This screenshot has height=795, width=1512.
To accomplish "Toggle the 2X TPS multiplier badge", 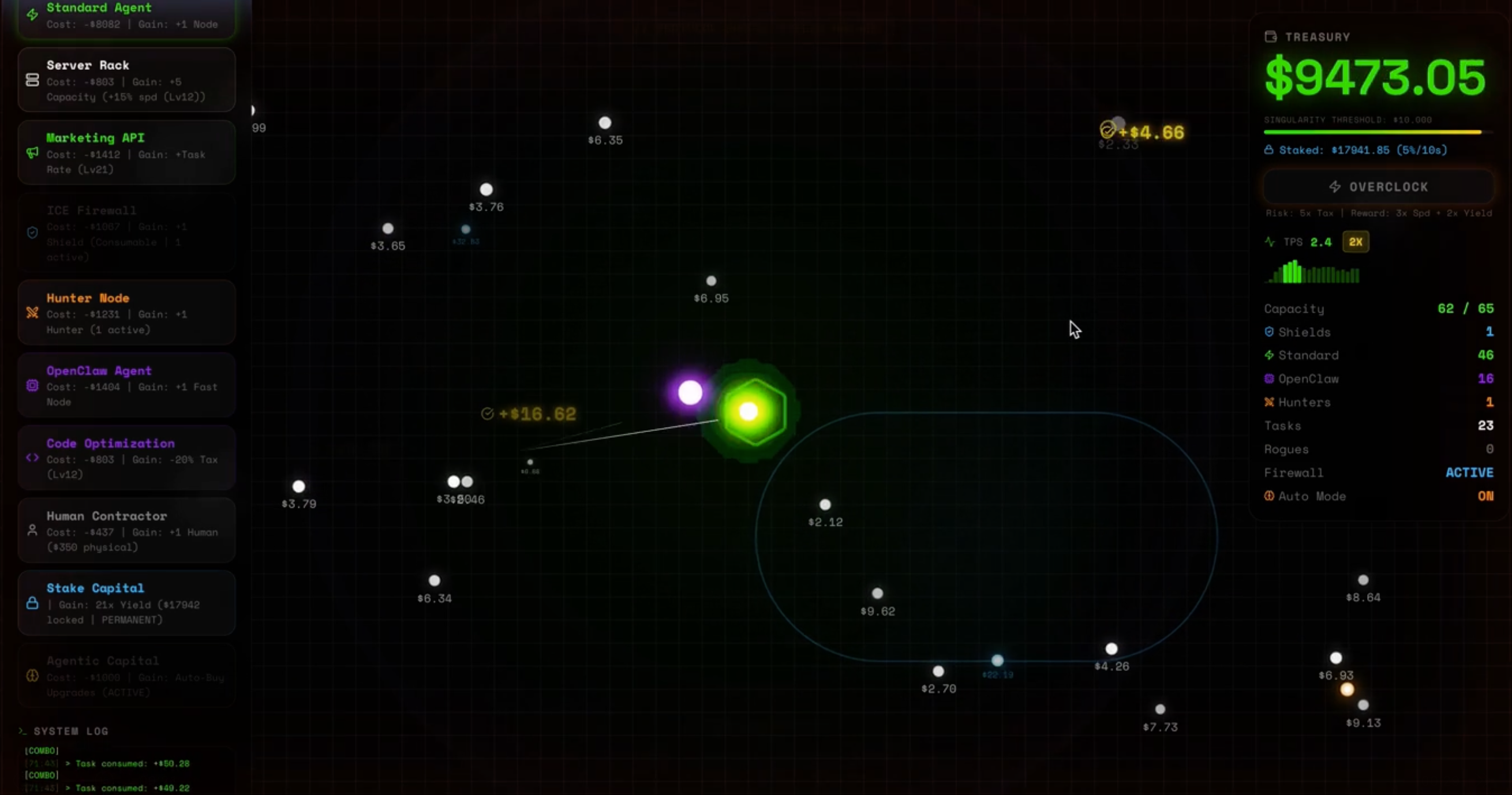I will click(1356, 242).
